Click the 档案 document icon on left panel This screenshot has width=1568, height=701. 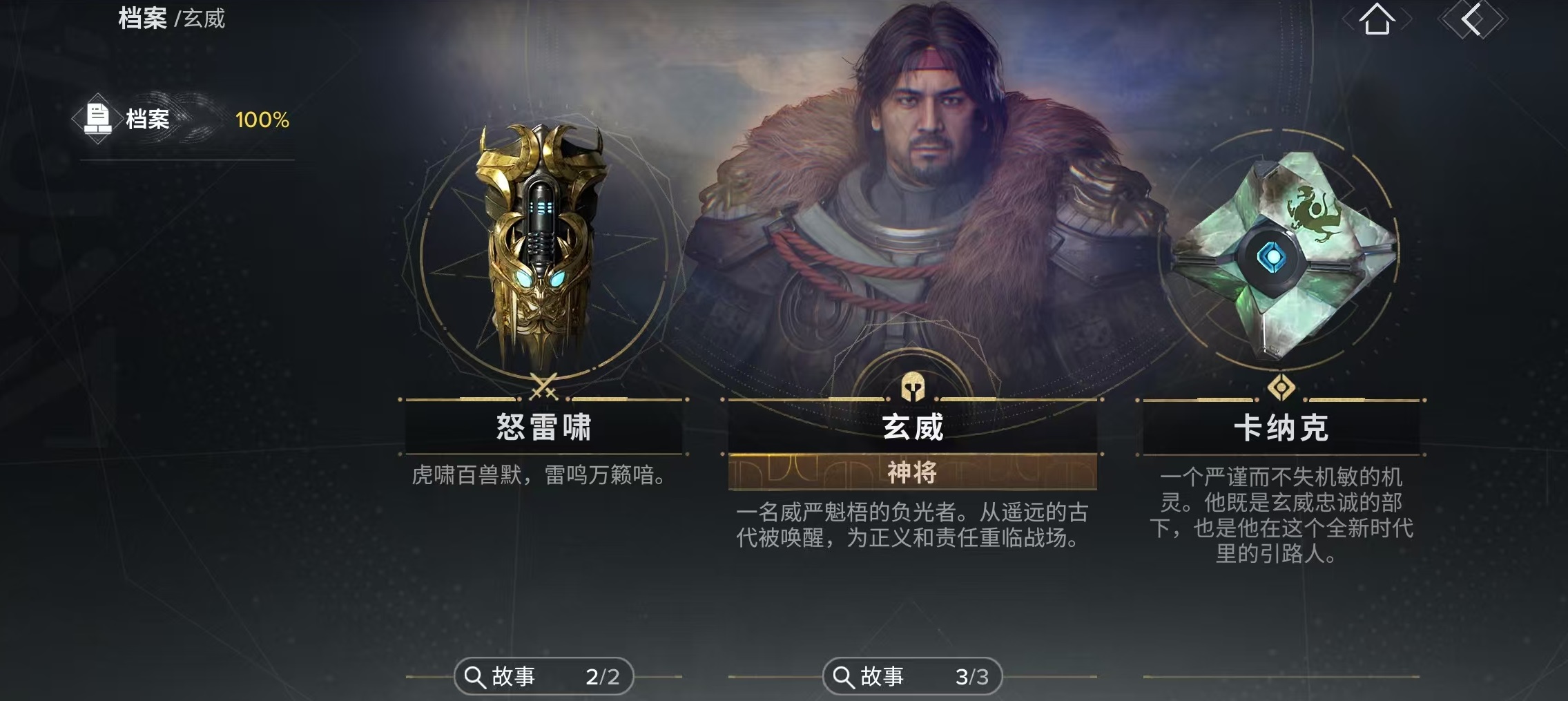pyautogui.click(x=97, y=118)
